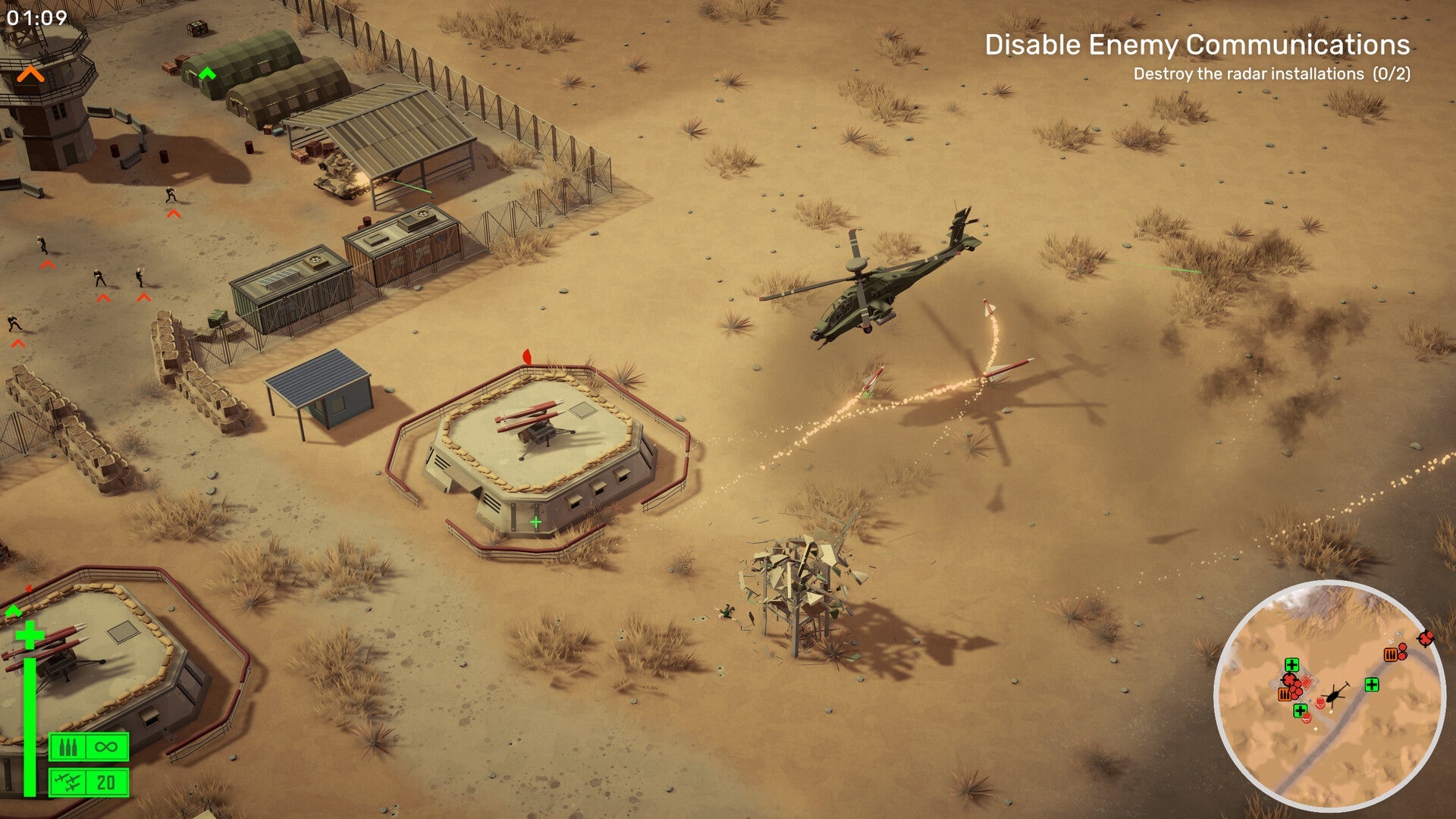1456x819 pixels.
Task: Click the green crosshair marker on the radar bunker
Action: click(x=535, y=521)
